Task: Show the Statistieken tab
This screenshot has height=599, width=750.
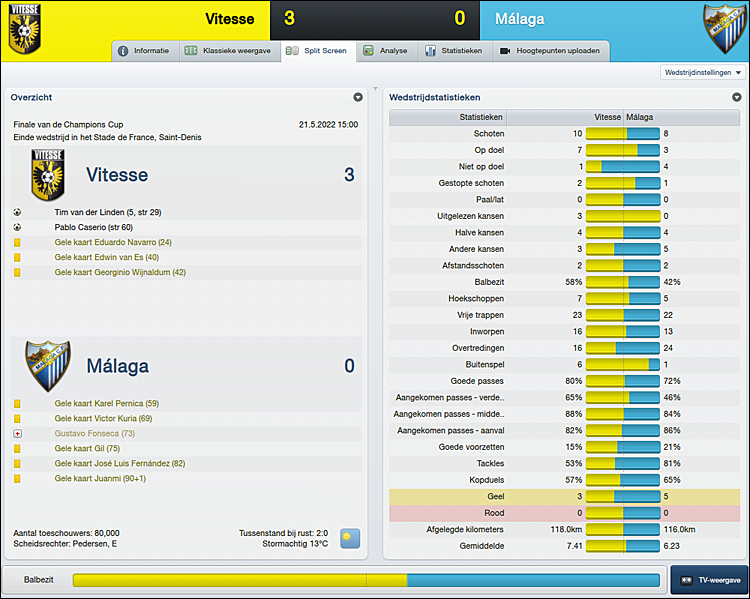Action: [455, 50]
